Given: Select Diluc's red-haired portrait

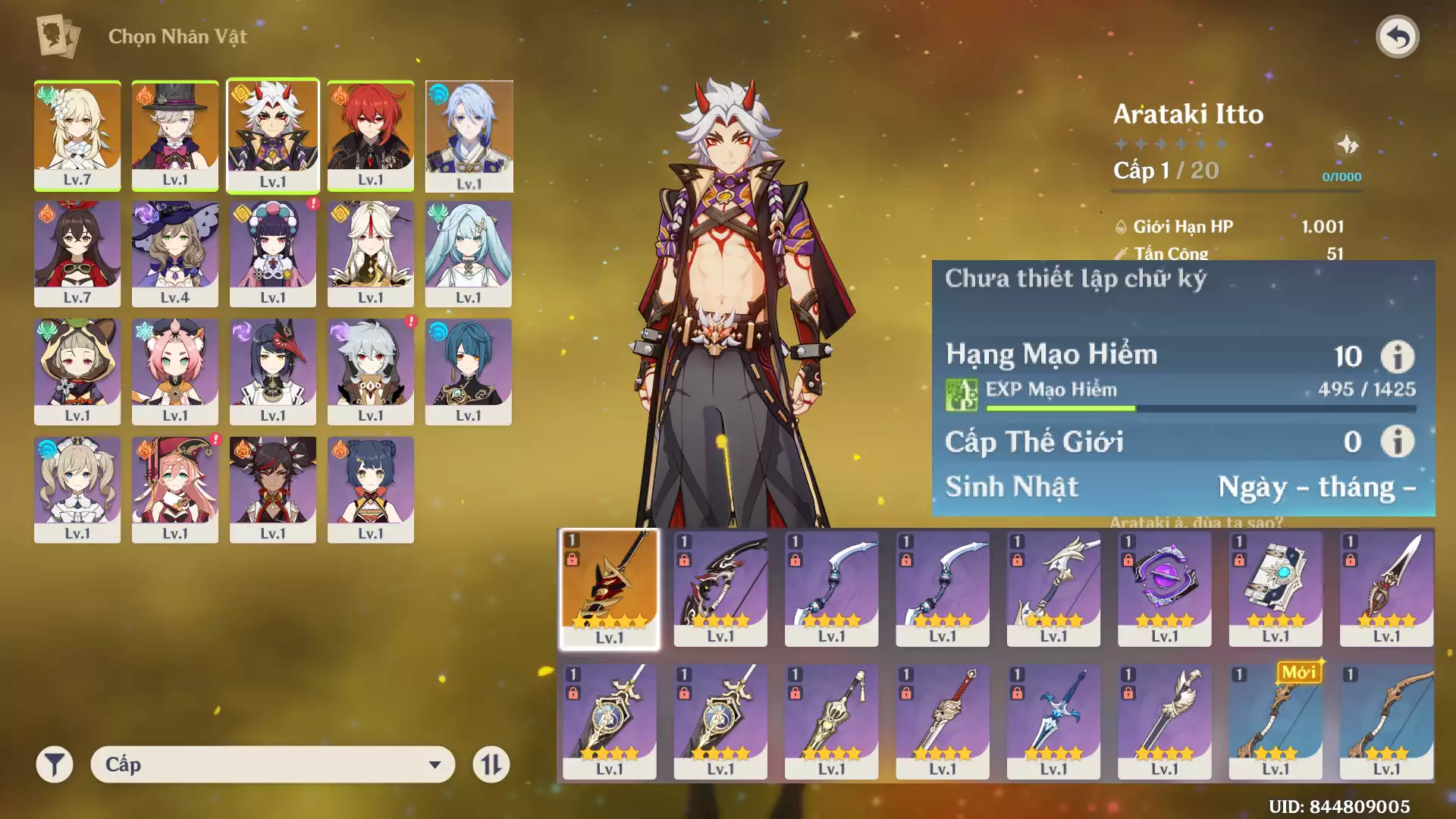Looking at the screenshot, I should (x=371, y=135).
